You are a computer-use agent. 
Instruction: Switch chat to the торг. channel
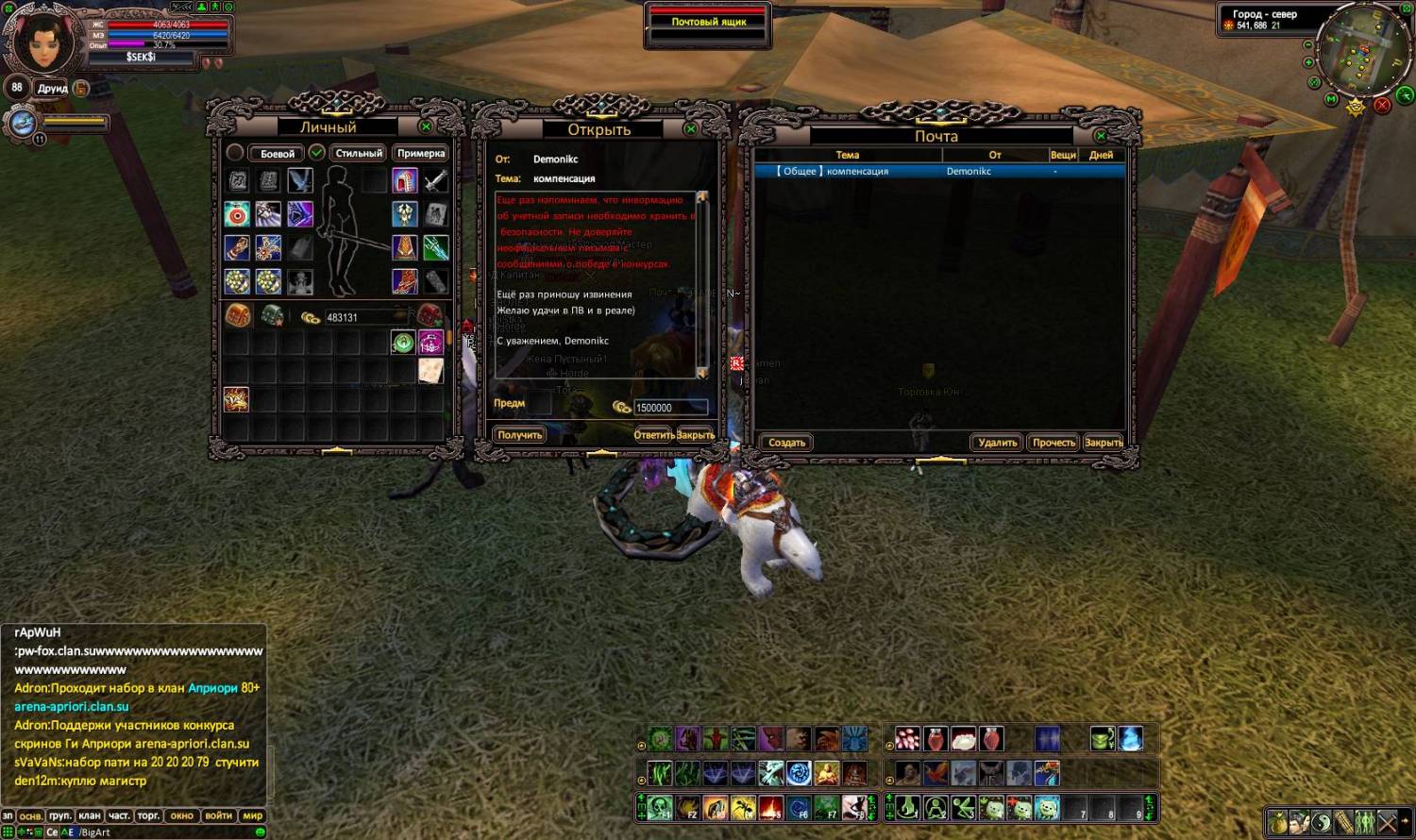coord(147,815)
